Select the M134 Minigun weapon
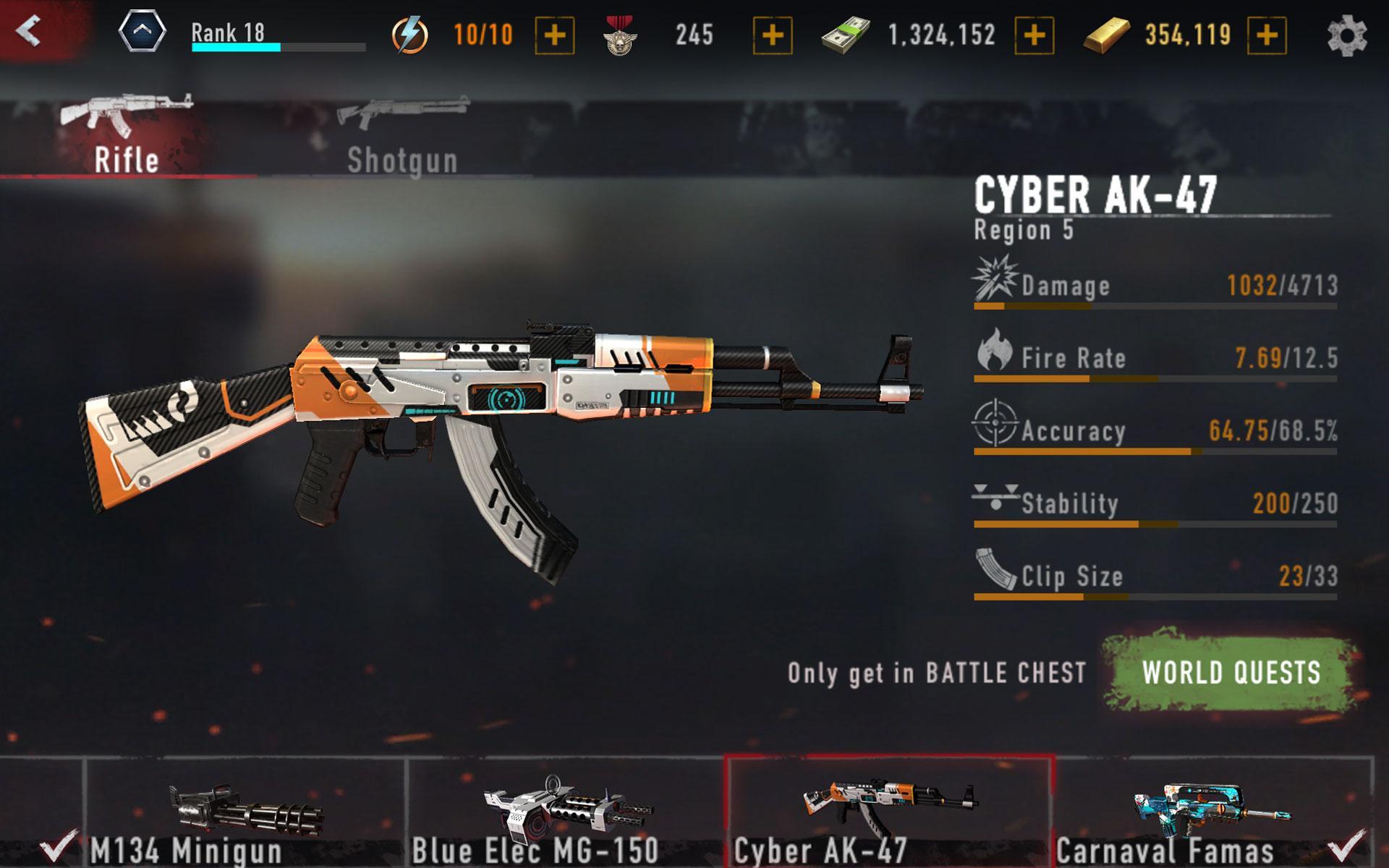 coord(245,814)
